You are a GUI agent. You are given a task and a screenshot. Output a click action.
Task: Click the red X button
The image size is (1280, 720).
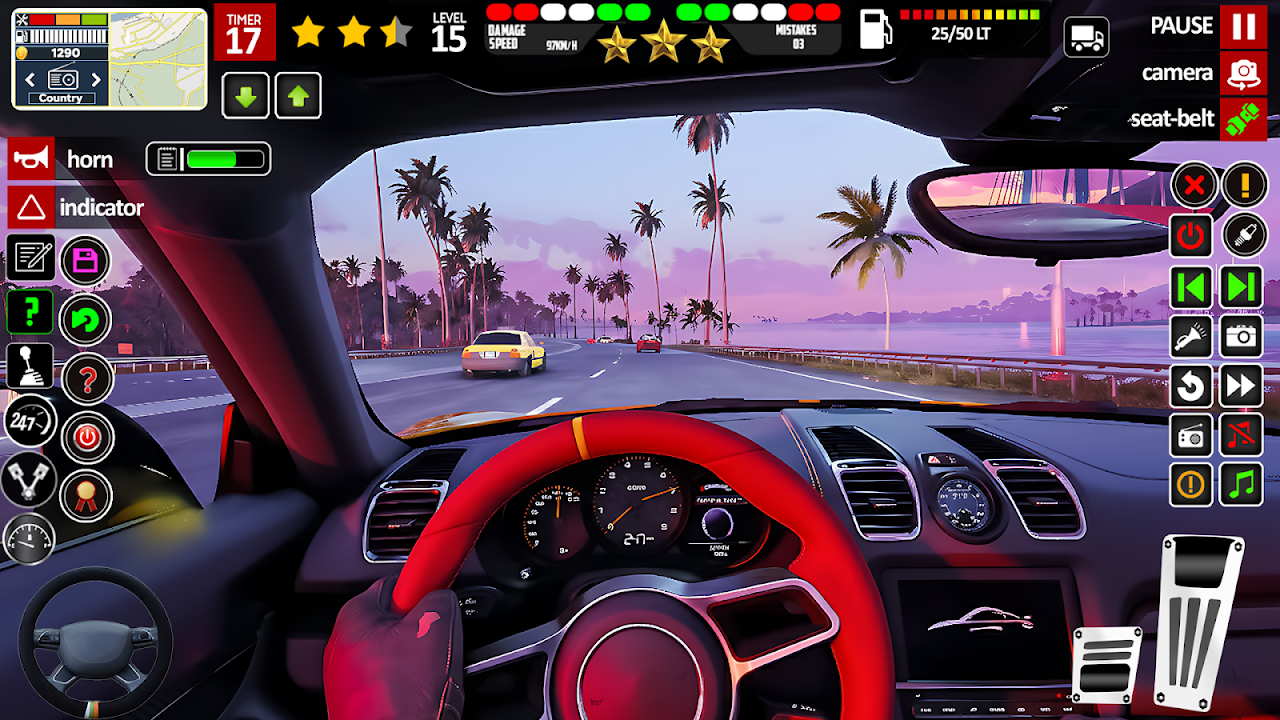pos(1193,185)
